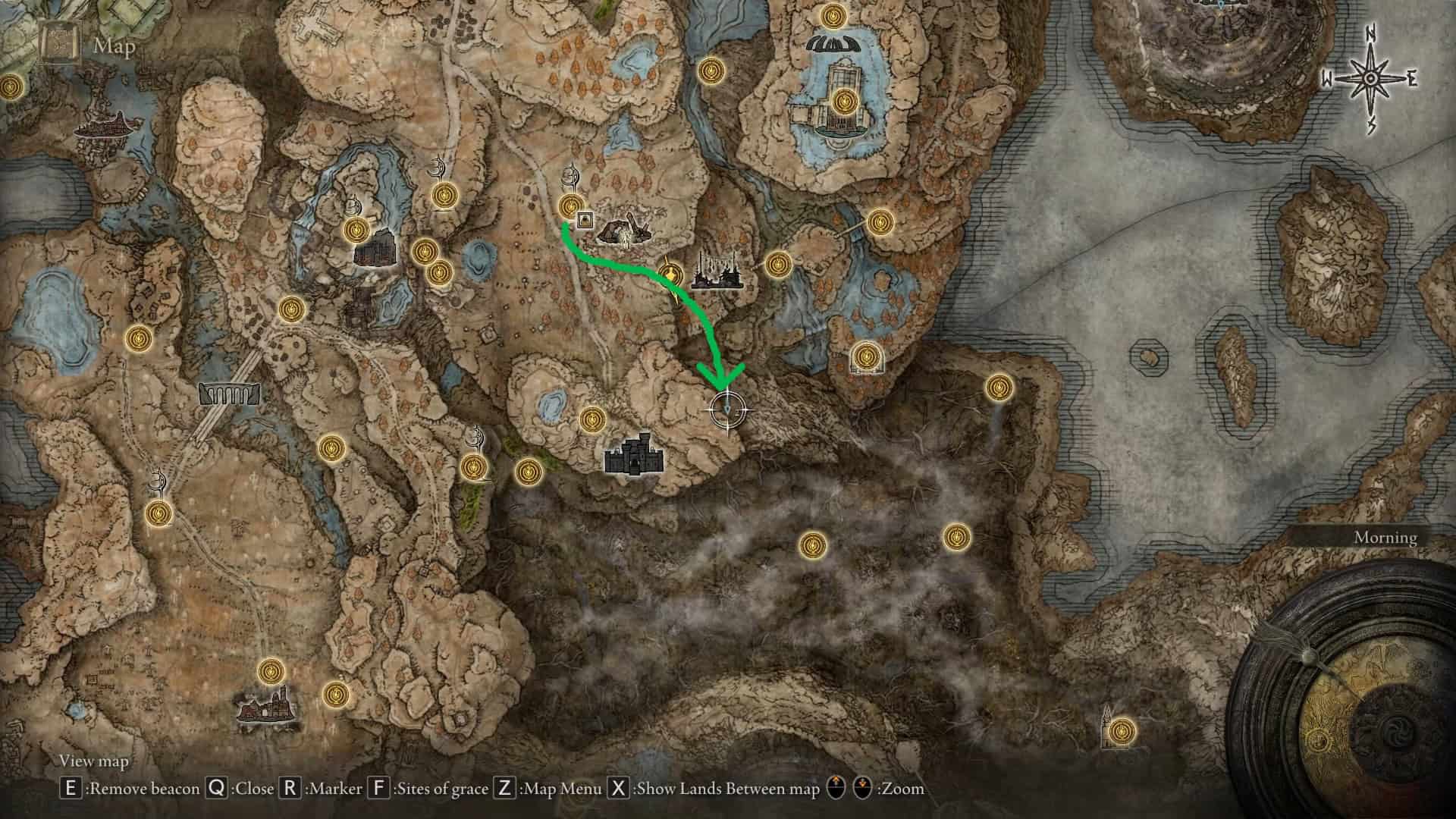
Task: Choose the site of grace where the green route starts
Action: pos(571,206)
